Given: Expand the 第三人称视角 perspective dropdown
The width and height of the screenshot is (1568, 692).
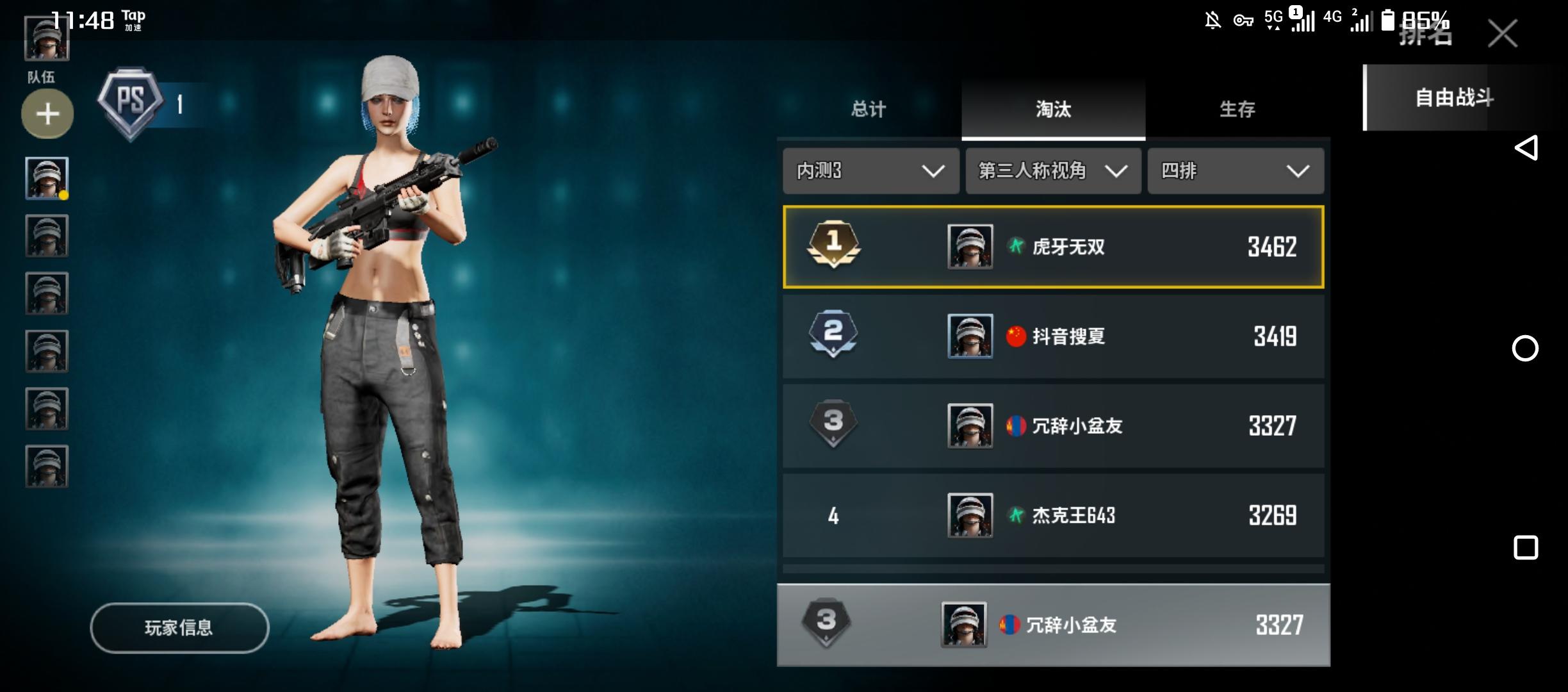Looking at the screenshot, I should [x=1052, y=171].
